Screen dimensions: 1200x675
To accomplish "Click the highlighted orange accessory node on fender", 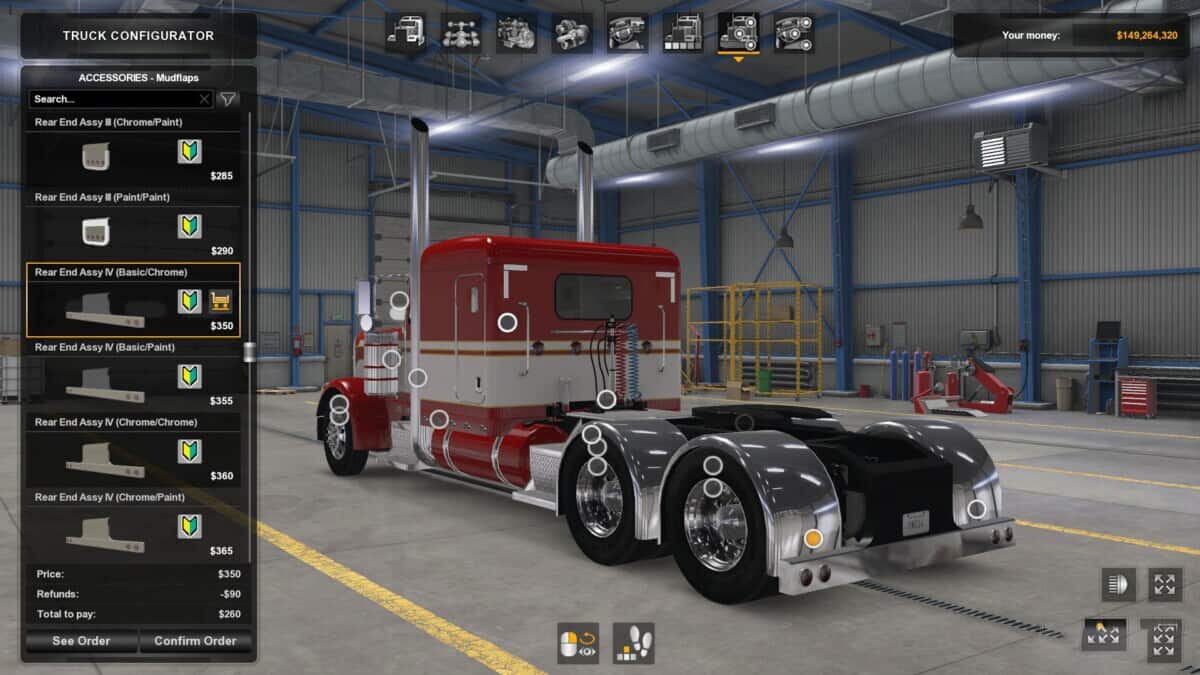I will point(813,538).
